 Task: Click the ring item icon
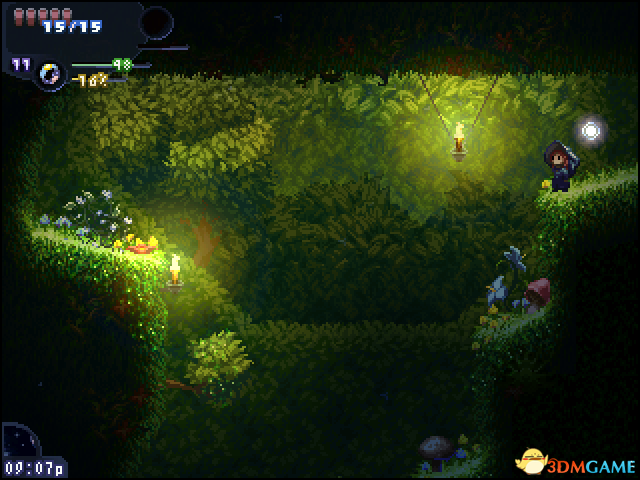tap(49, 72)
